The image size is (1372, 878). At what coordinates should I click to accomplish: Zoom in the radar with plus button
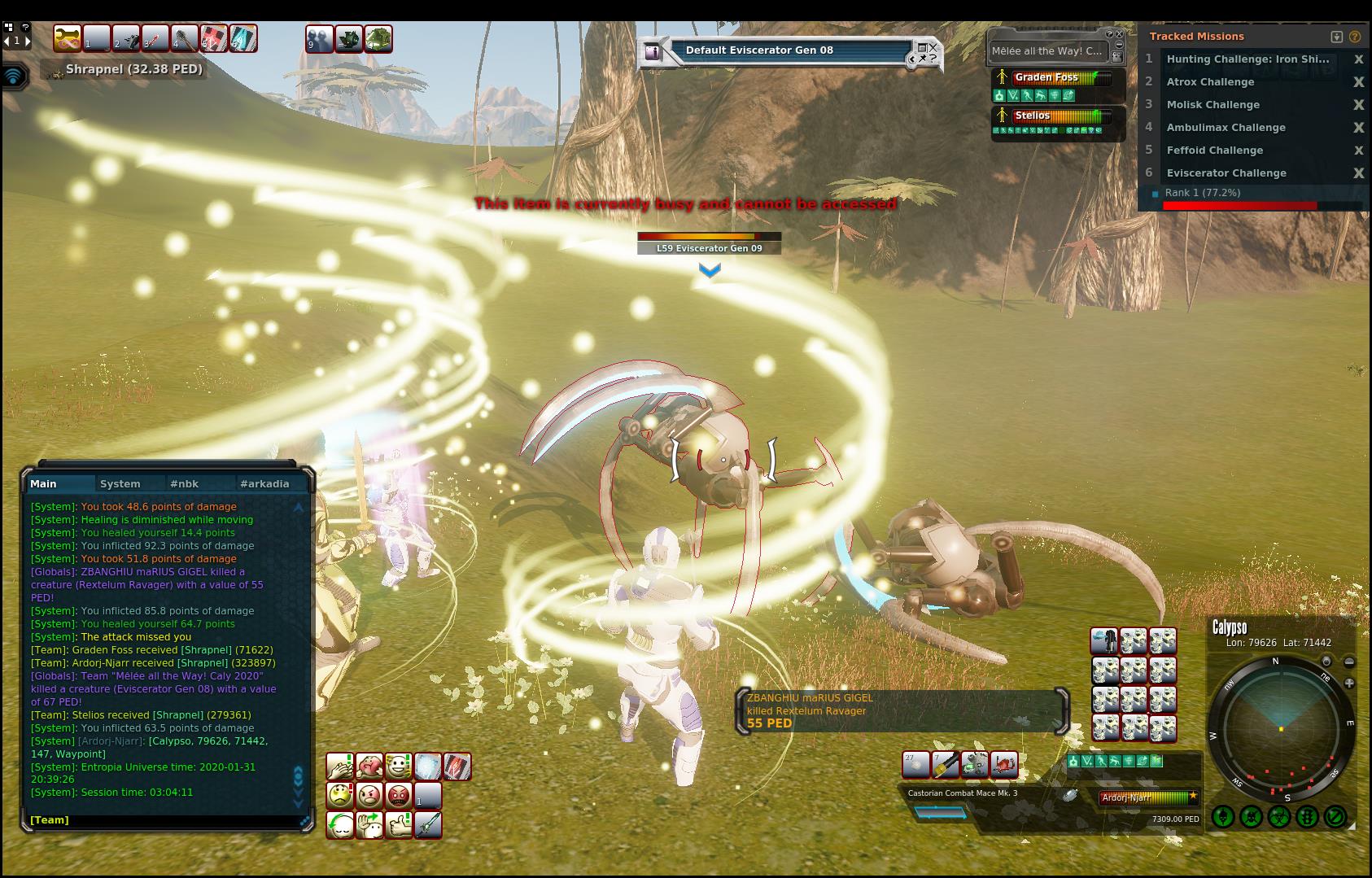point(1349,684)
